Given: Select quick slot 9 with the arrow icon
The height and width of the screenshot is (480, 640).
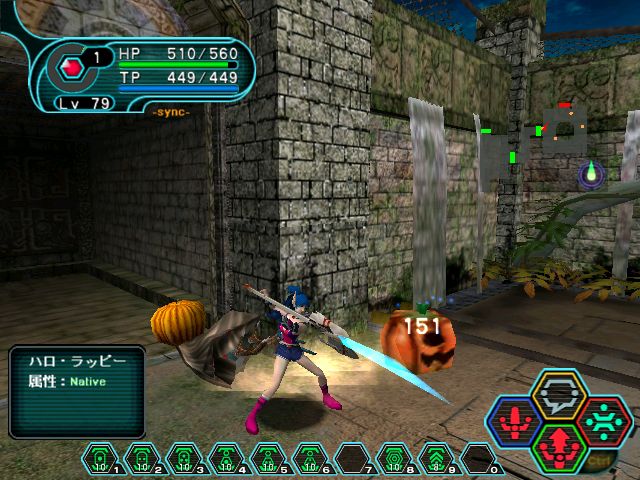Looking at the screenshot, I should tap(436, 458).
